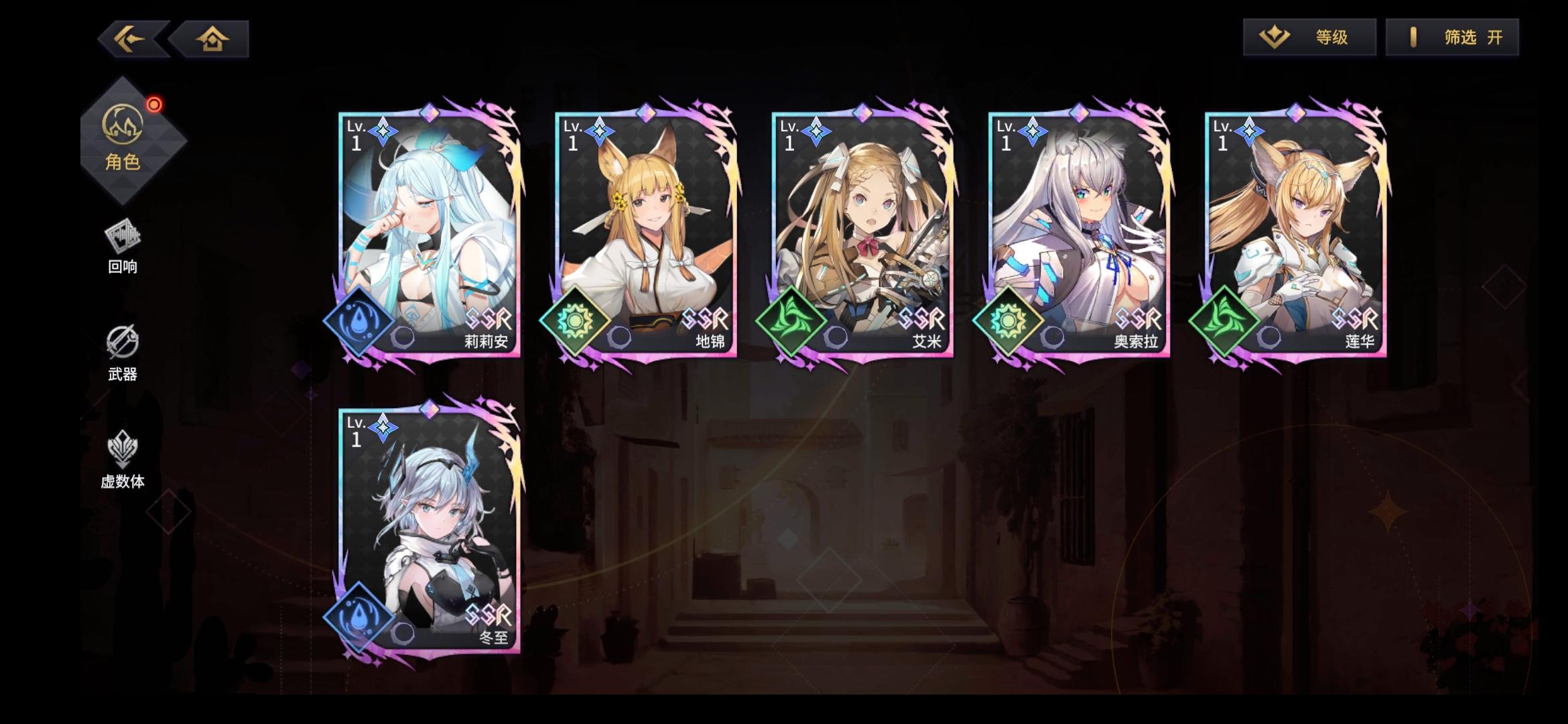1568x724 pixels.
Task: Open the 等级 sorting dropdown
Action: click(x=1309, y=37)
